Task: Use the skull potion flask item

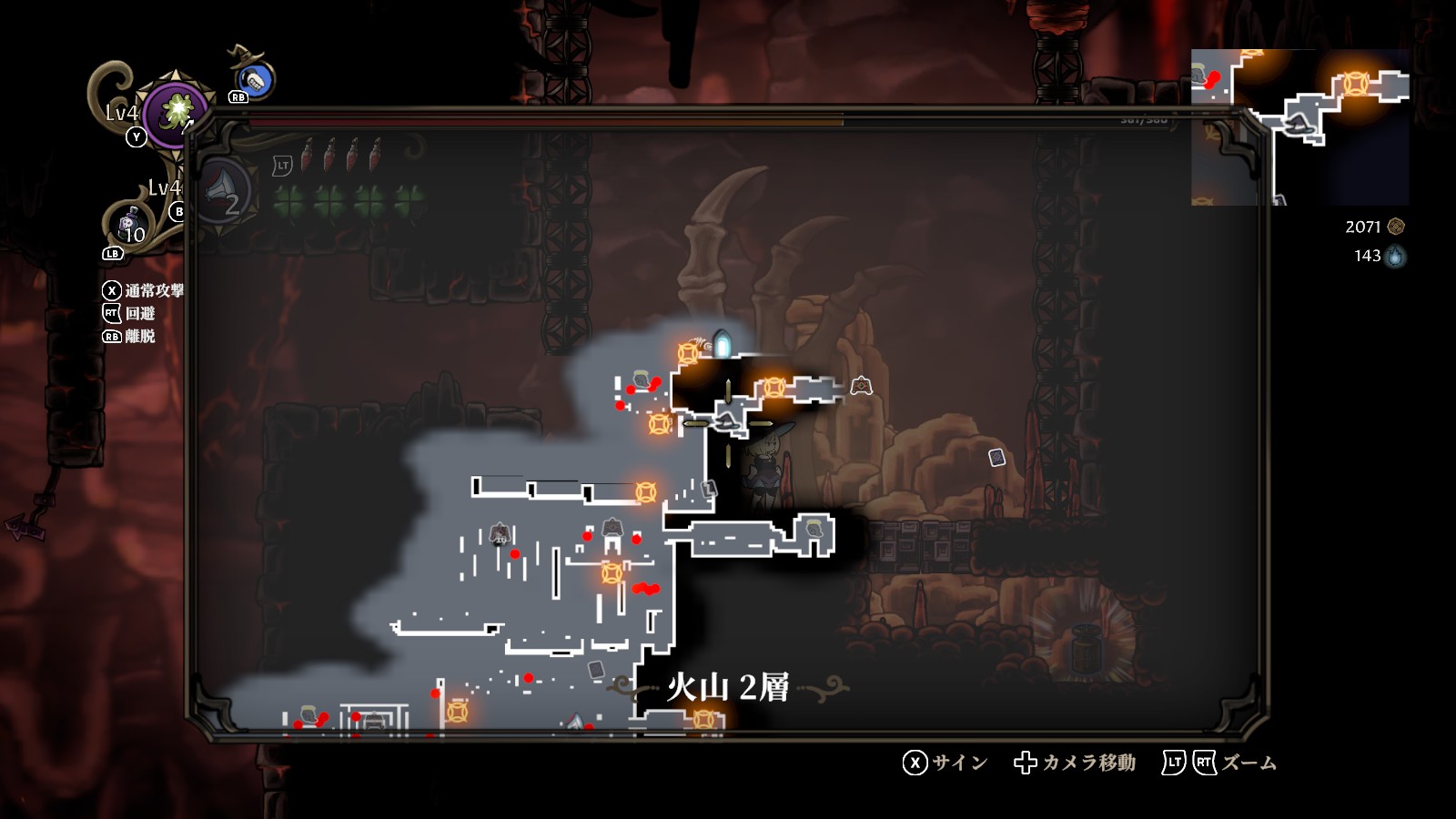Action: pyautogui.click(x=128, y=223)
